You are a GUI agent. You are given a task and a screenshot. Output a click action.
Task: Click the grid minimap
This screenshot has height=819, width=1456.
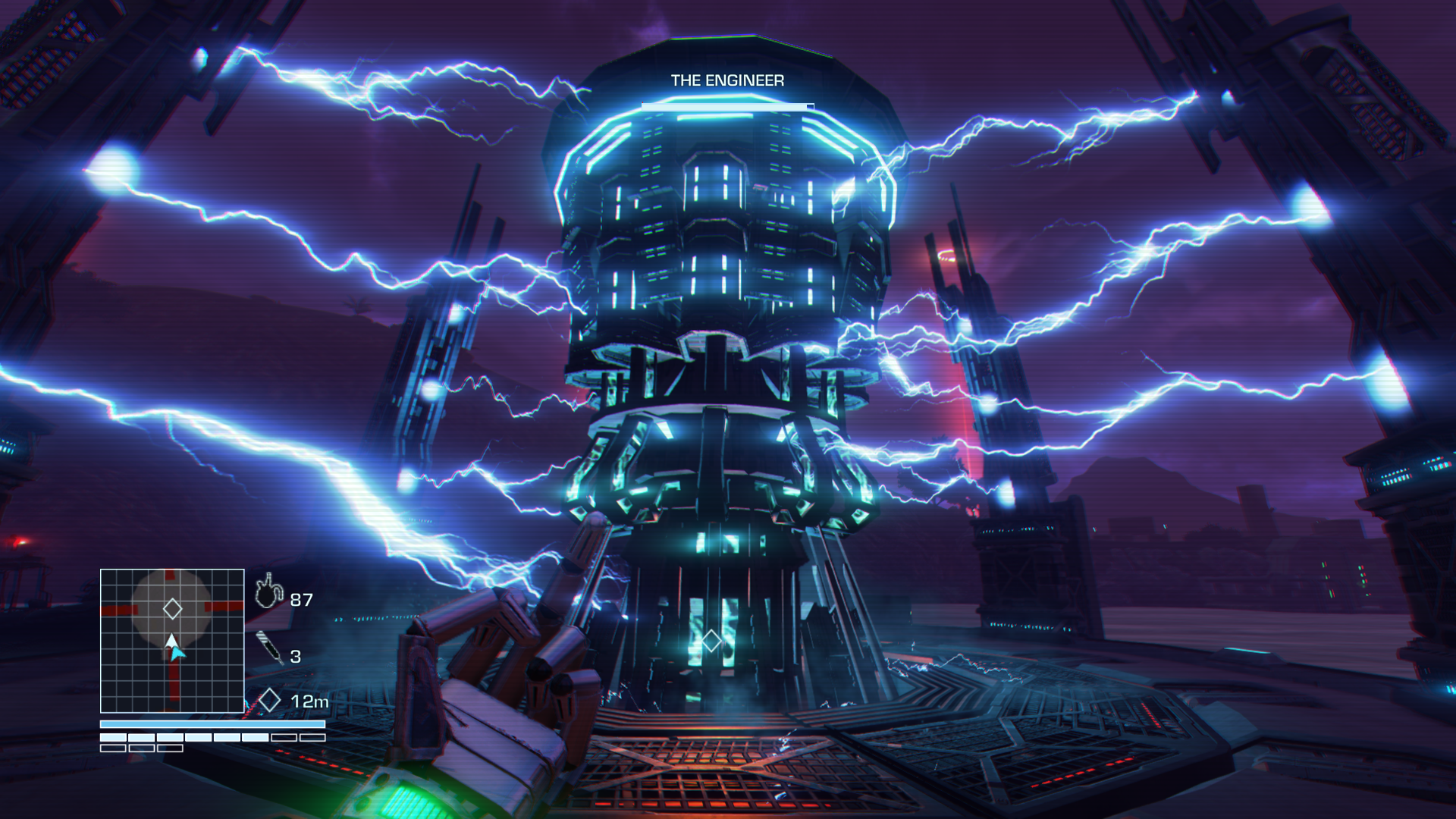172,641
